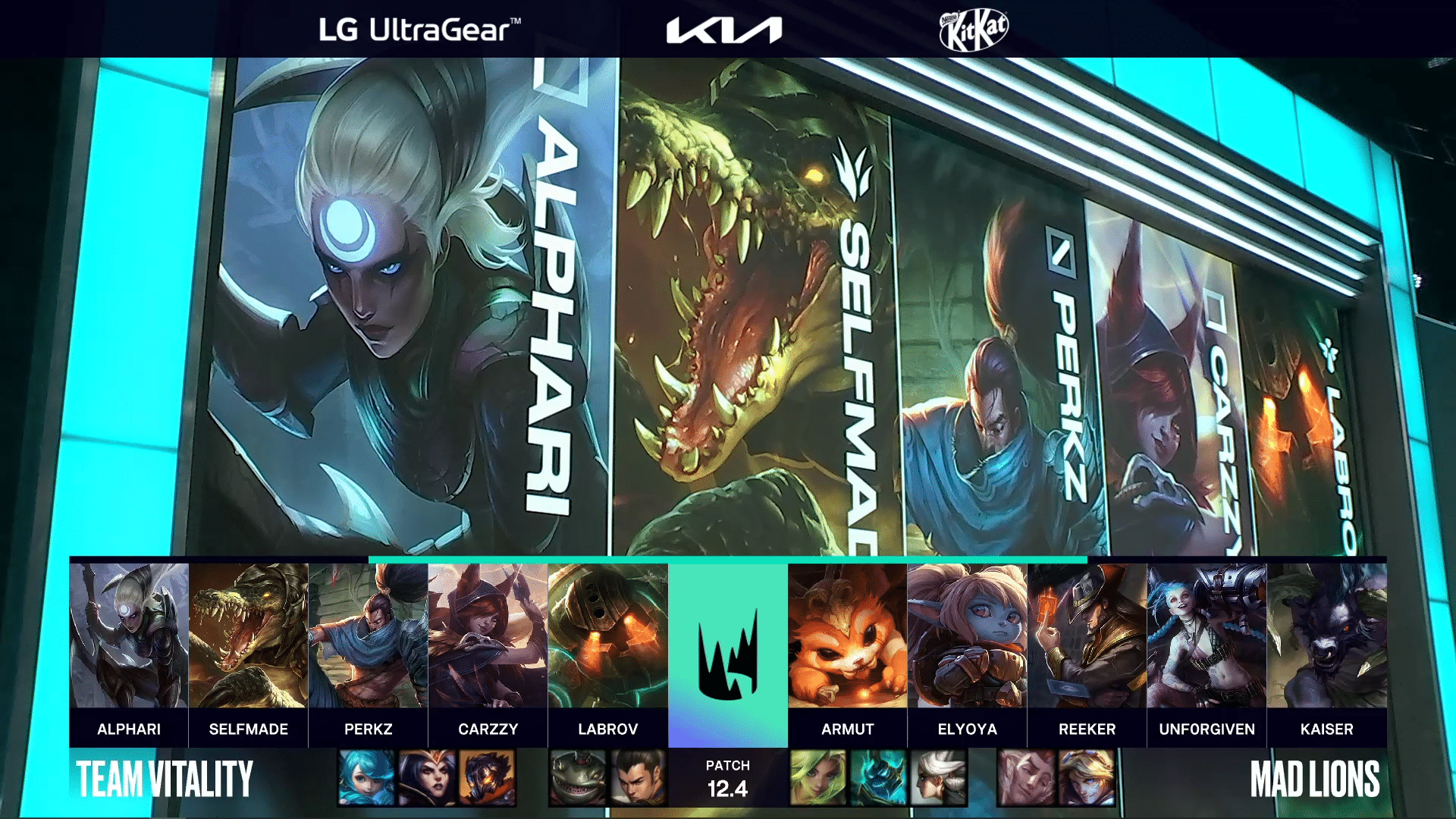This screenshot has height=819, width=1456.
Task: Select the Camille ban icon
Action: tap(939, 777)
